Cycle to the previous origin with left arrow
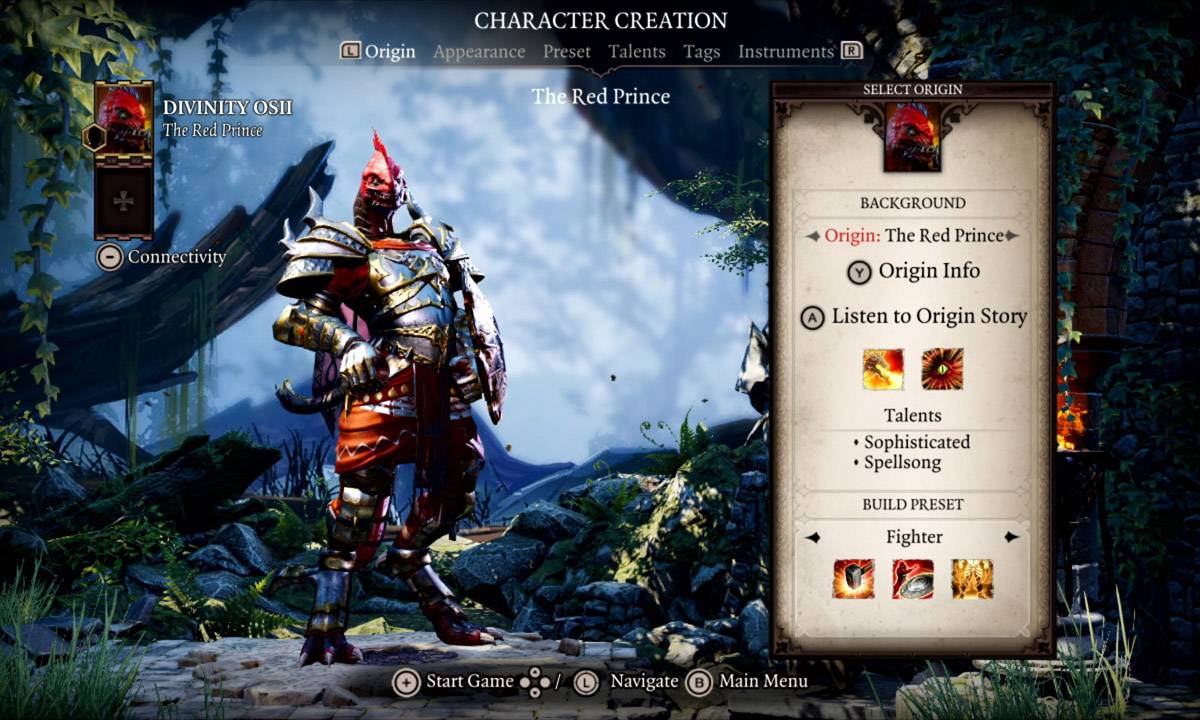 tap(813, 236)
